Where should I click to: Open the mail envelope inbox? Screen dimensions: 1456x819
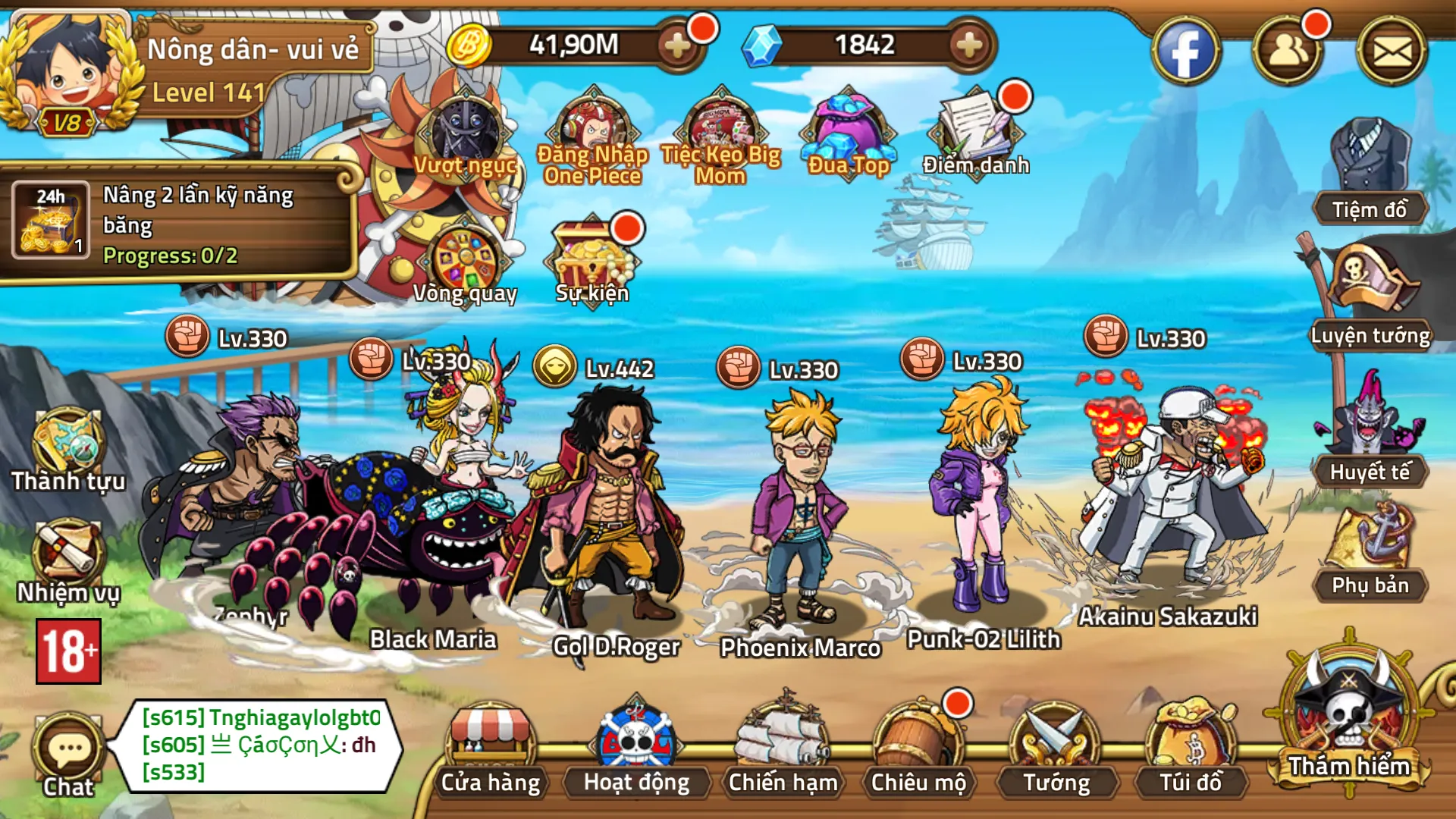click(x=1392, y=51)
